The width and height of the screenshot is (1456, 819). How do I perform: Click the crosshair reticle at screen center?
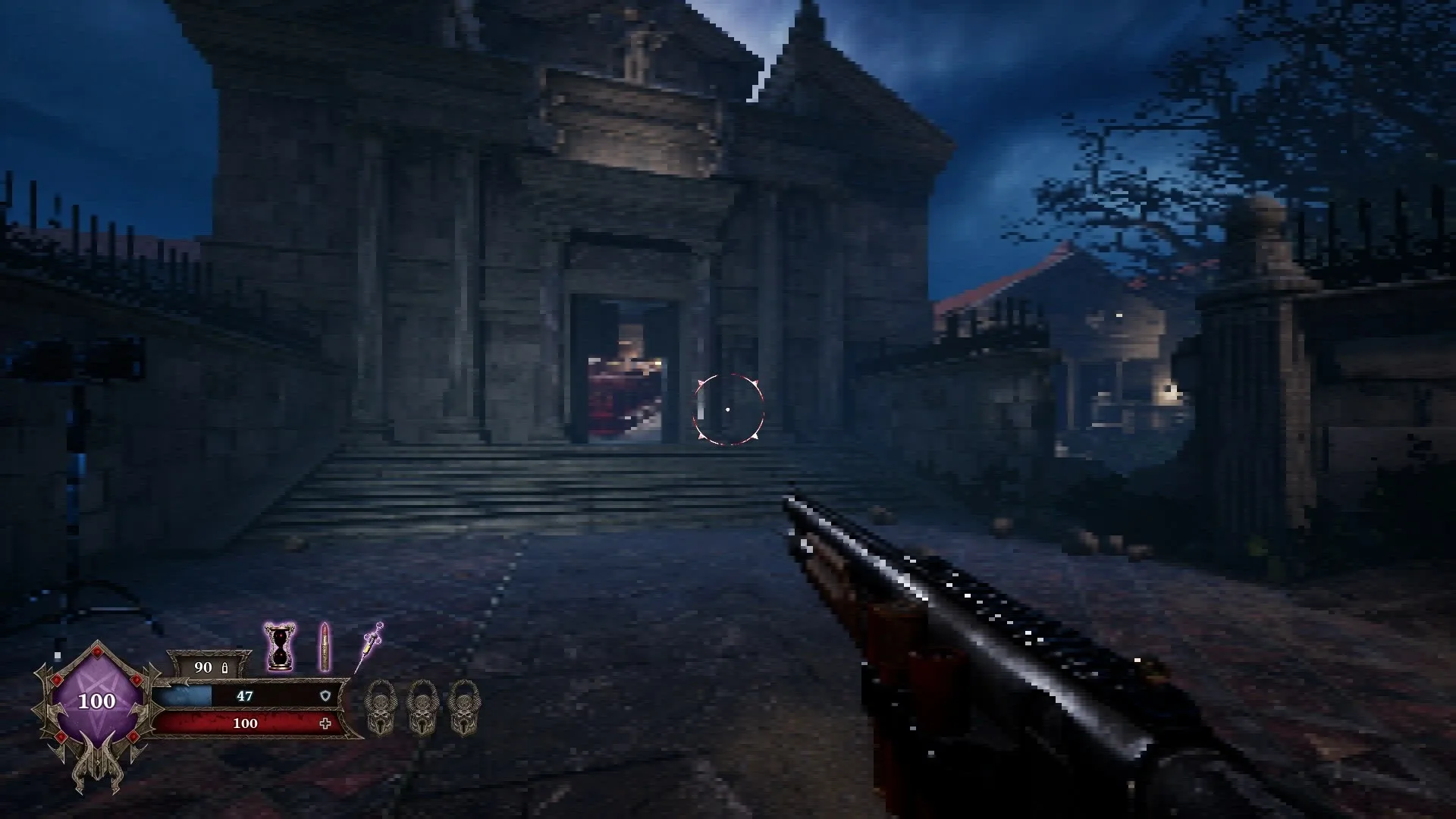[728, 408]
